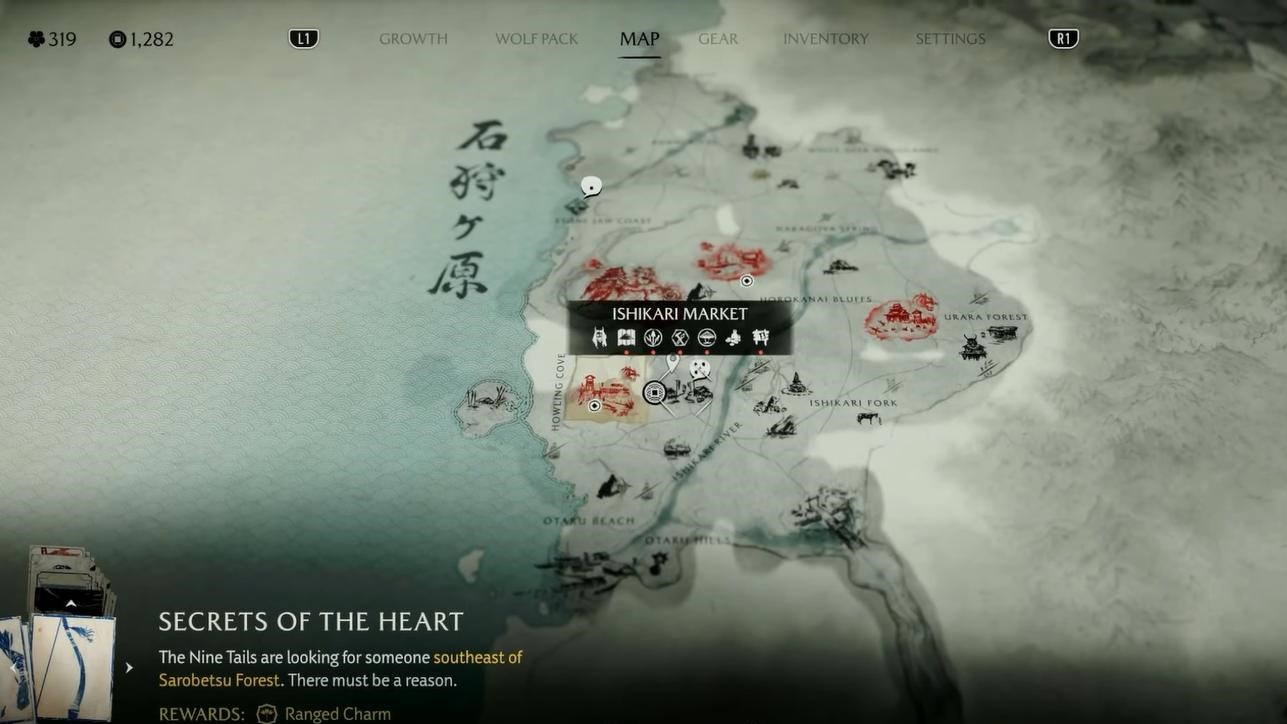Select the blue bow quest card
The width and height of the screenshot is (1287, 724).
[x=74, y=665]
